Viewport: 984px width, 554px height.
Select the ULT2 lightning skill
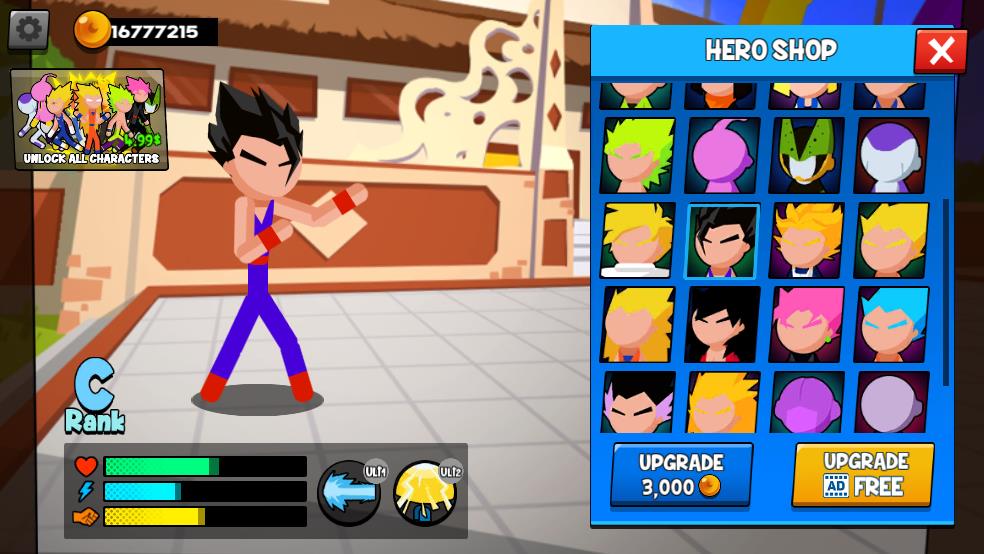[x=425, y=493]
